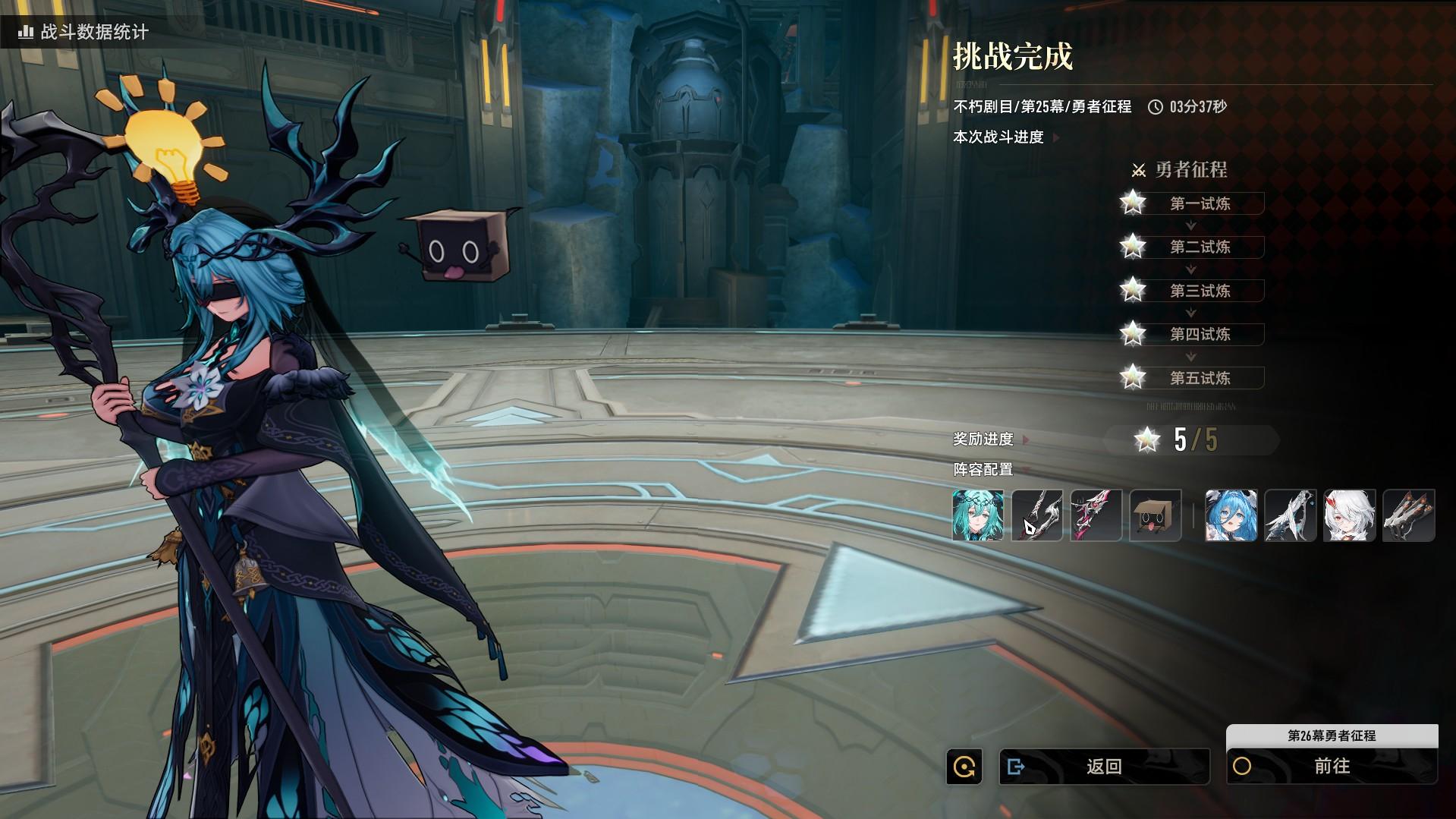Screen dimensions: 1456x819
Task: Select the 第一试炼 trial row
Action: tap(1200, 203)
